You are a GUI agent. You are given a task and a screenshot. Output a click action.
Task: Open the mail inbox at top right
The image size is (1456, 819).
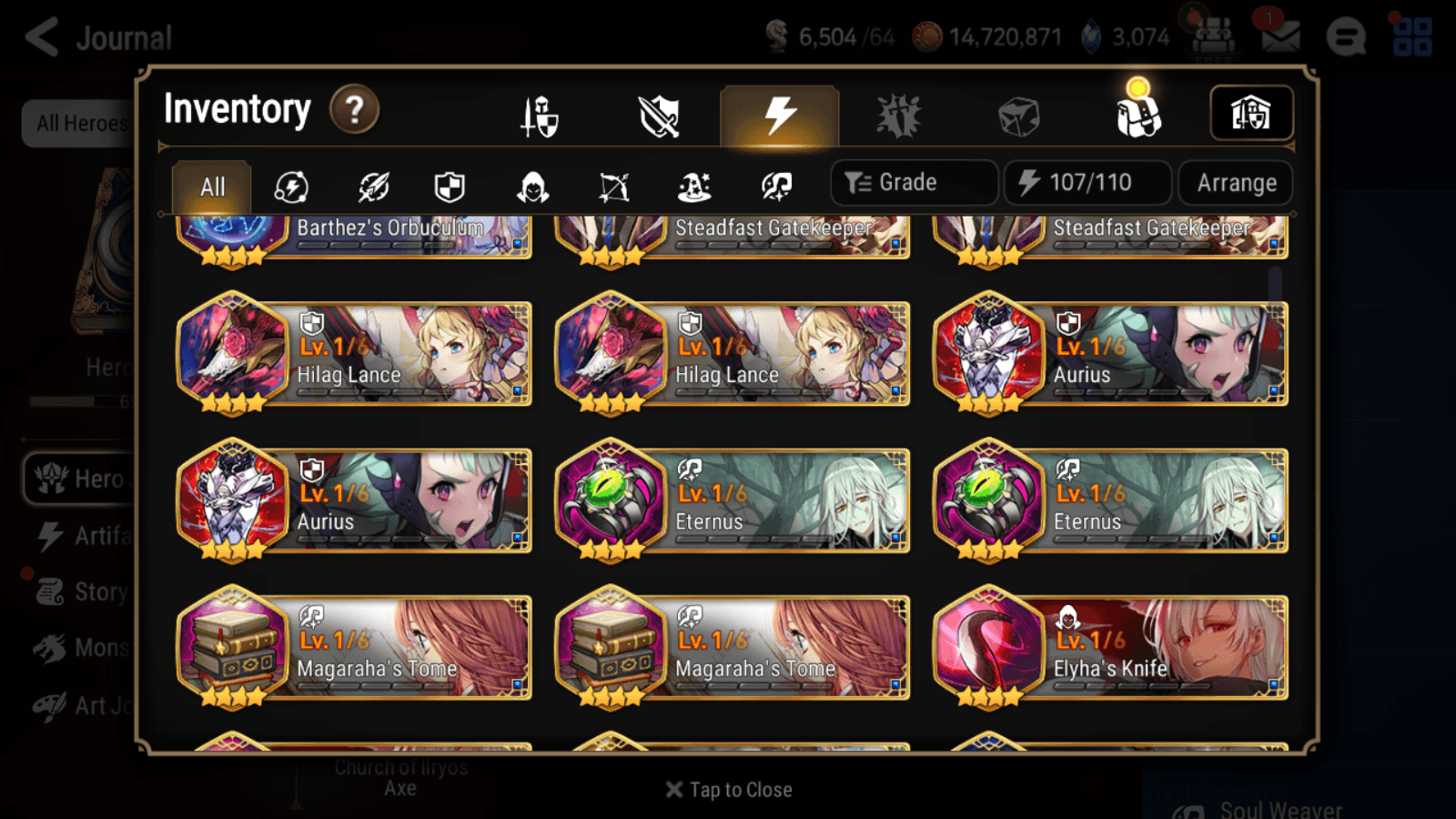(1281, 36)
